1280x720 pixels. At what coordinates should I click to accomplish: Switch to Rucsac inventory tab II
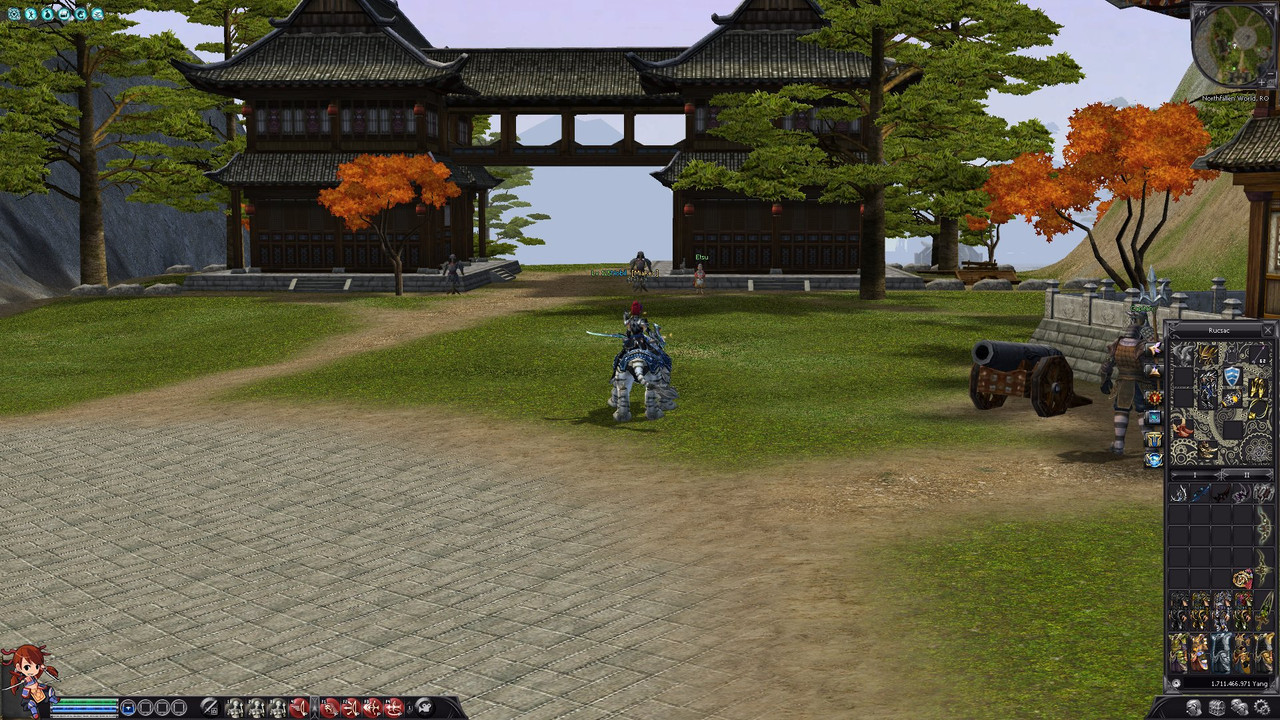[1246, 474]
